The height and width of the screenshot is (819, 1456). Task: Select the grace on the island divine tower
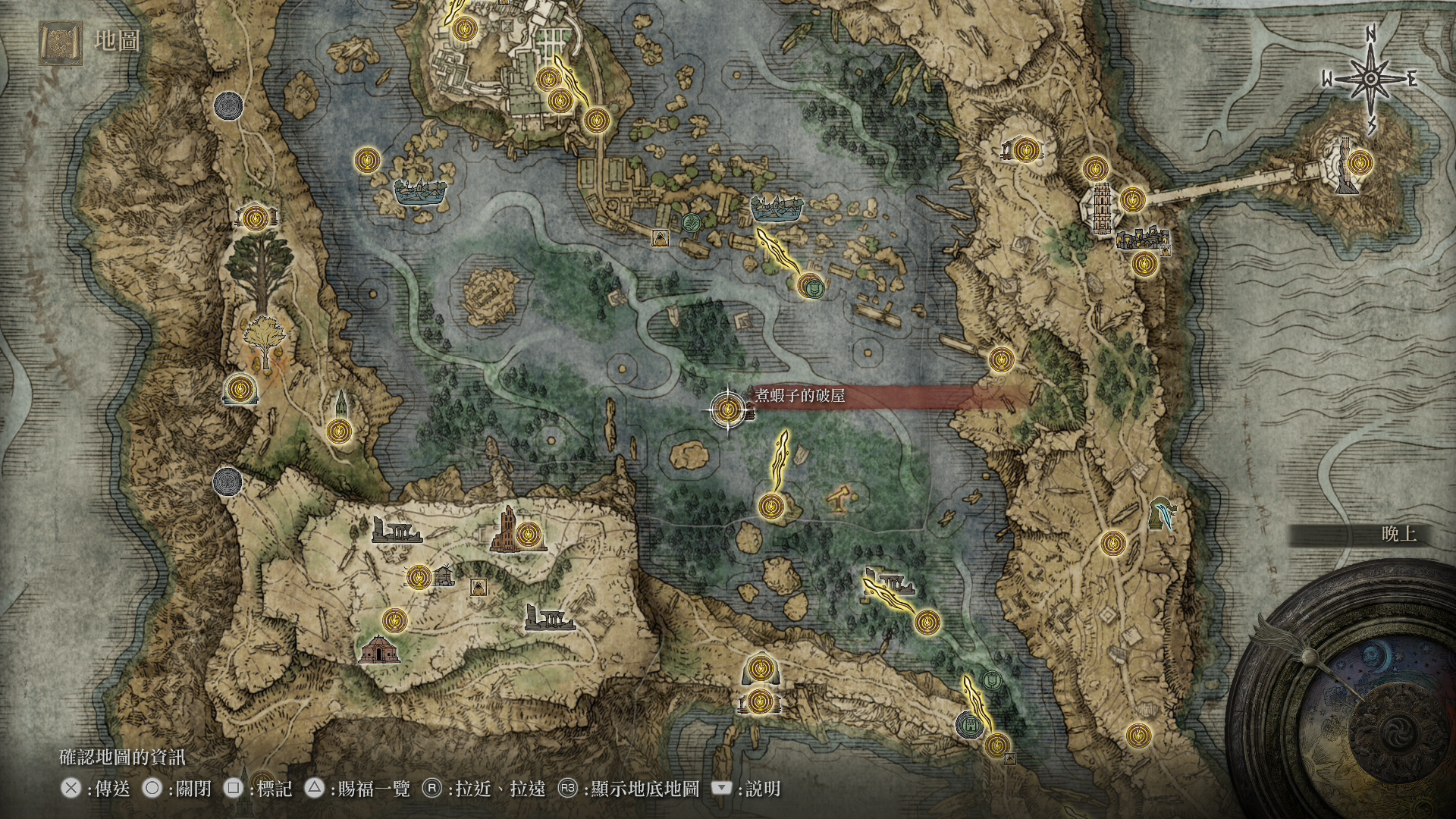click(x=1358, y=162)
